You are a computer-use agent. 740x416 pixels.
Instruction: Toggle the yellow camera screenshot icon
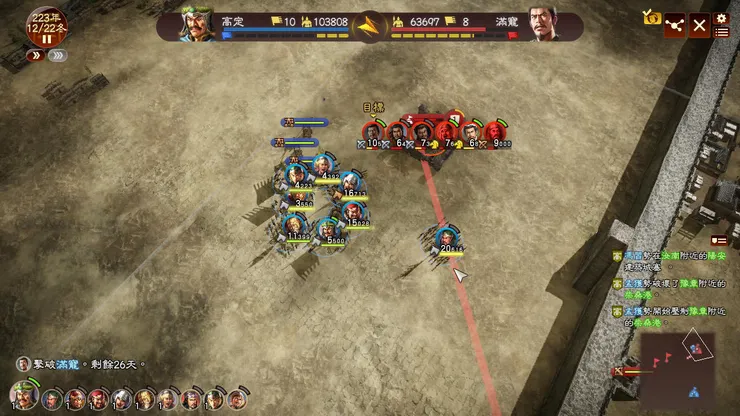click(652, 16)
